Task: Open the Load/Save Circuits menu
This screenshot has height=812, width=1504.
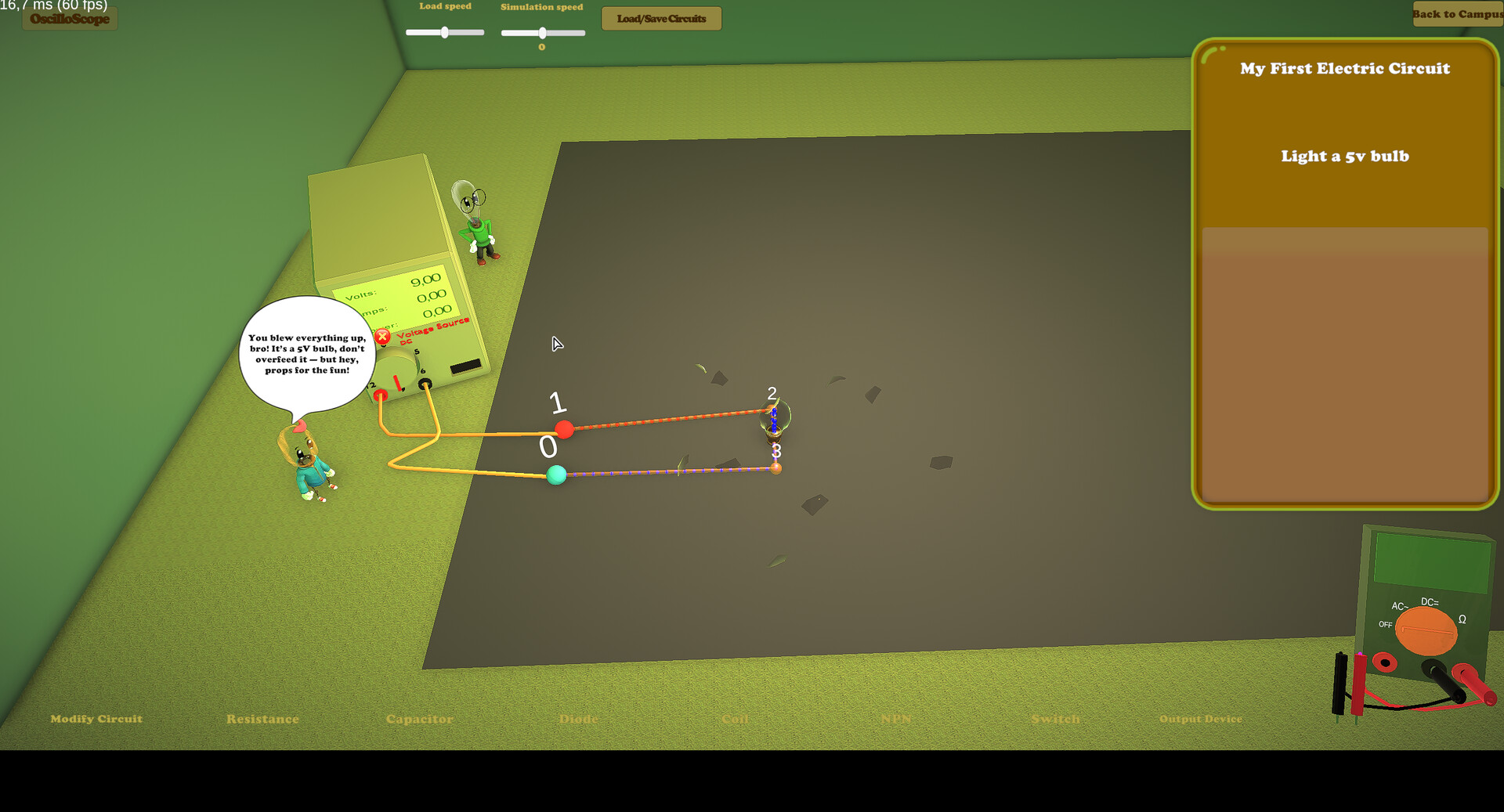Action: pyautogui.click(x=660, y=18)
